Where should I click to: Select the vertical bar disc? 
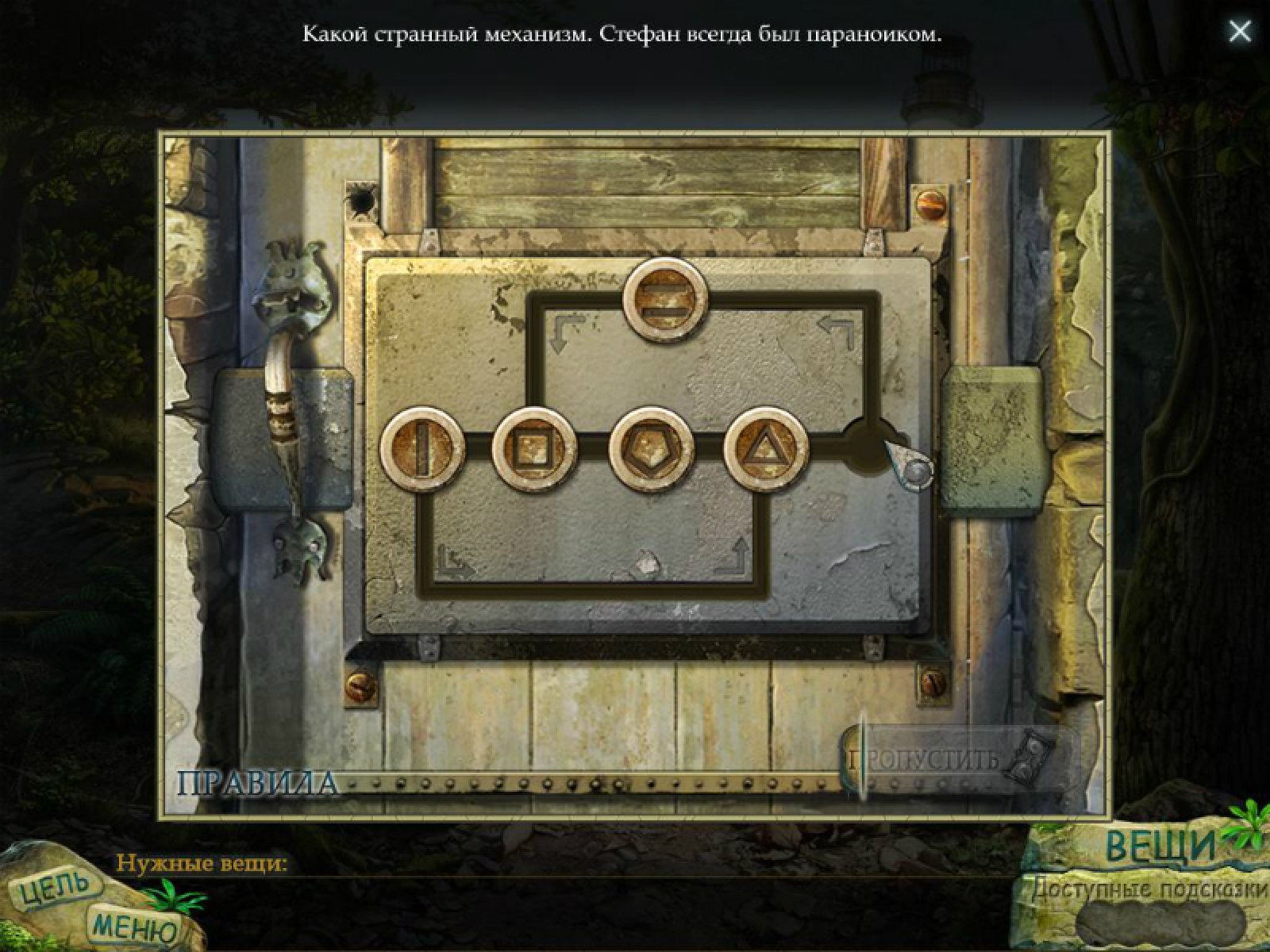422,448
